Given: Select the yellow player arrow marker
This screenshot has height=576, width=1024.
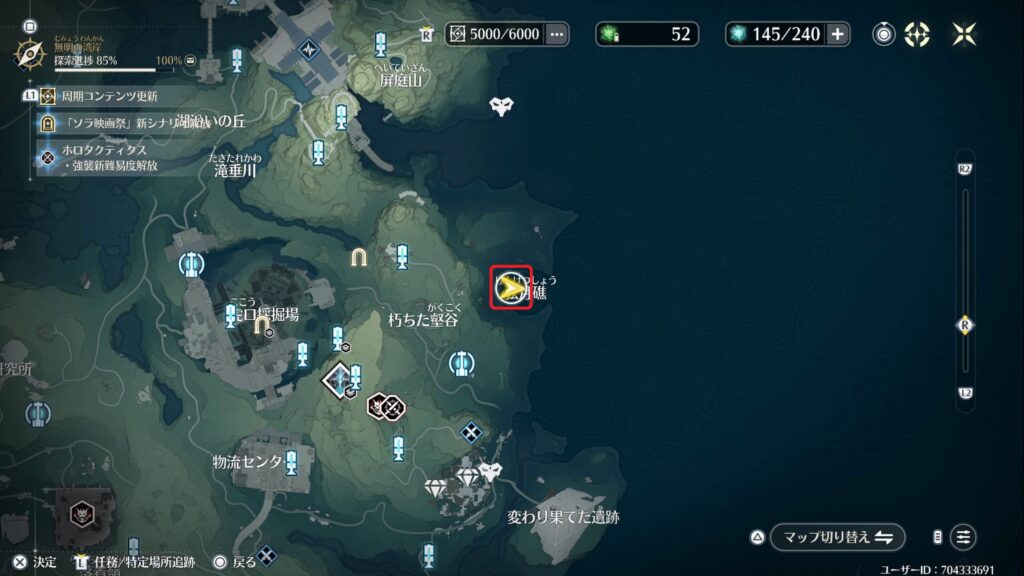Looking at the screenshot, I should pos(510,288).
